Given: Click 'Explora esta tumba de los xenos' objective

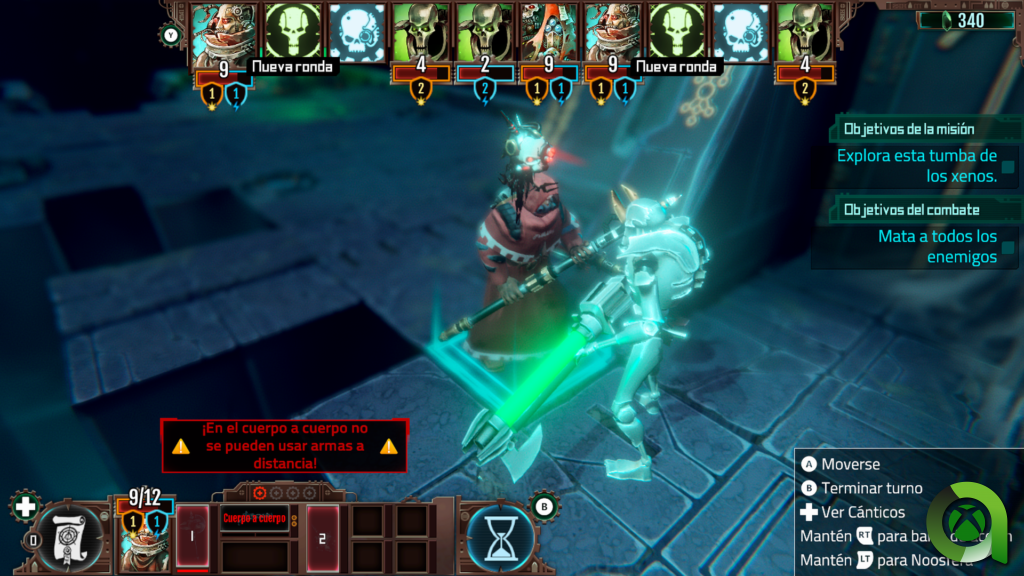Looking at the screenshot, I should [x=917, y=165].
